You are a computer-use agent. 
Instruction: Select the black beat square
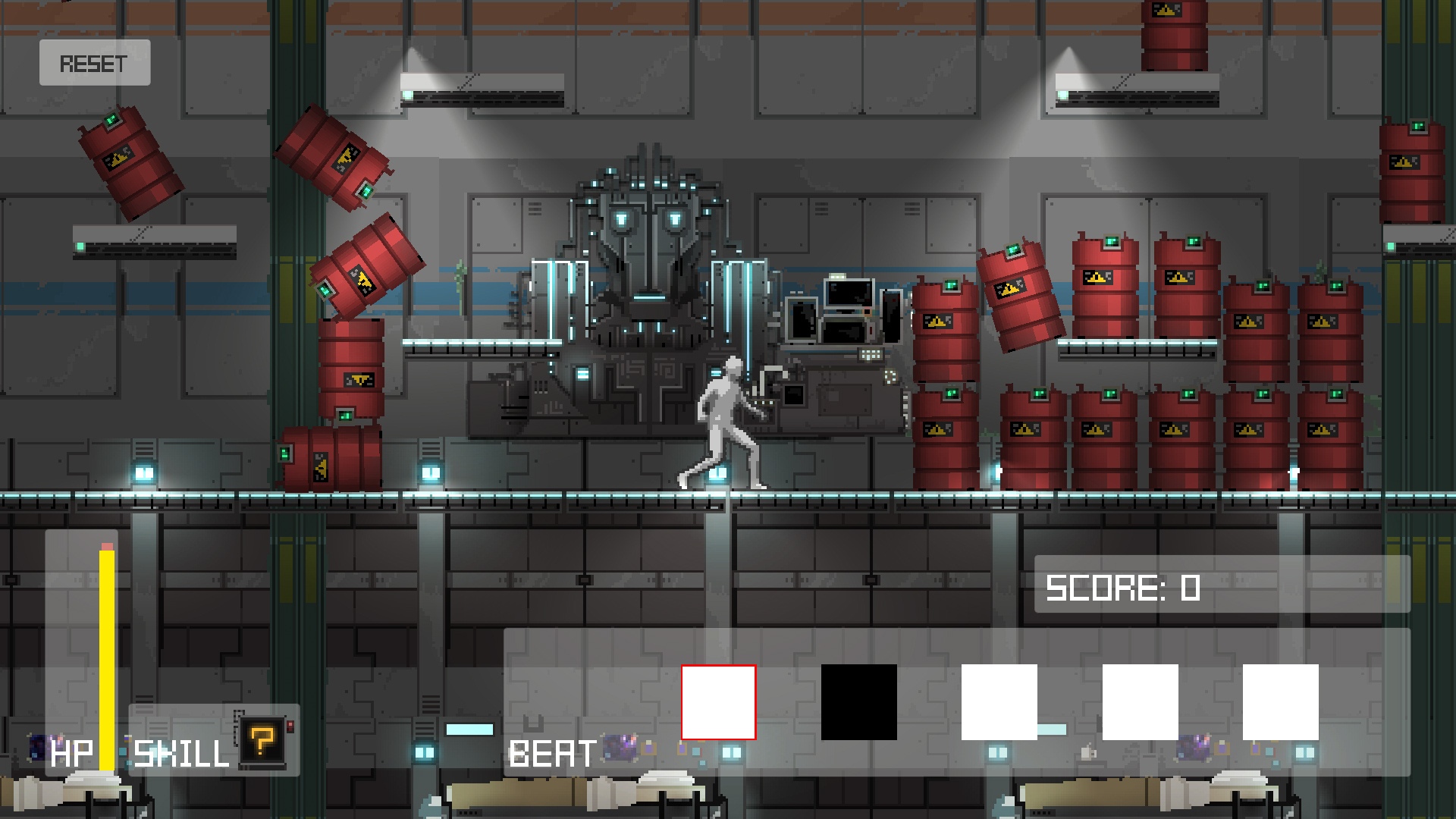click(x=858, y=702)
